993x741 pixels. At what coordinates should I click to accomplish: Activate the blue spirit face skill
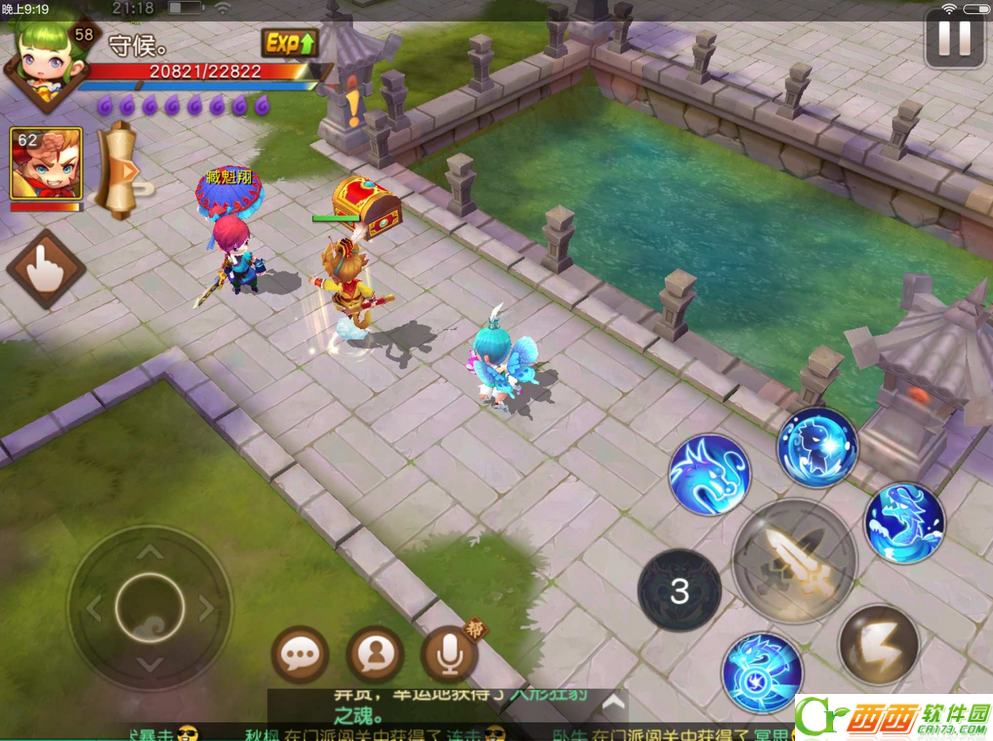point(817,448)
